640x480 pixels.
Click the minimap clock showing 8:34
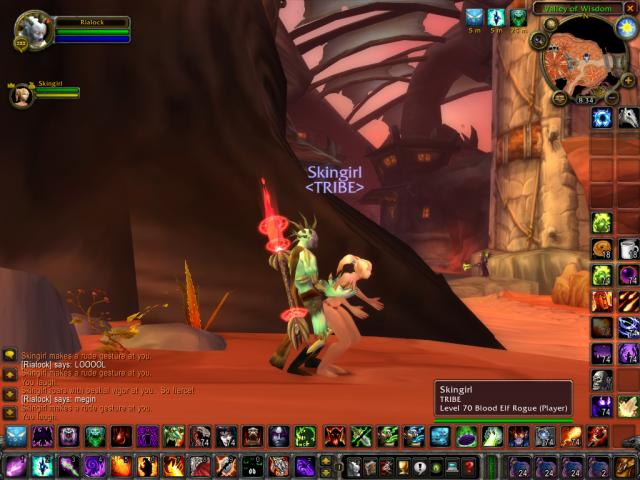click(585, 100)
